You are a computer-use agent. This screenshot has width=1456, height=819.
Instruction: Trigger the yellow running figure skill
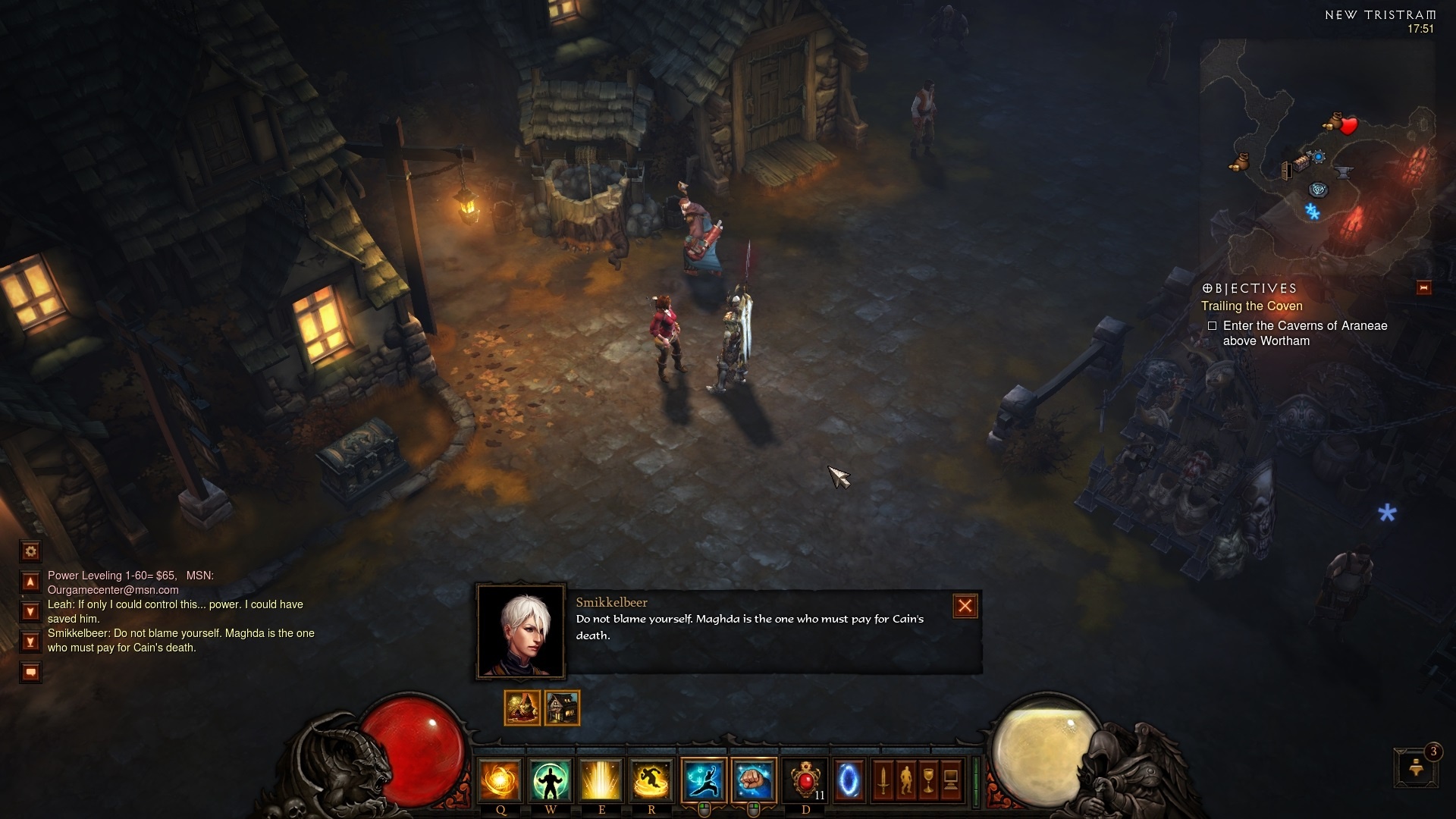pos(651,780)
